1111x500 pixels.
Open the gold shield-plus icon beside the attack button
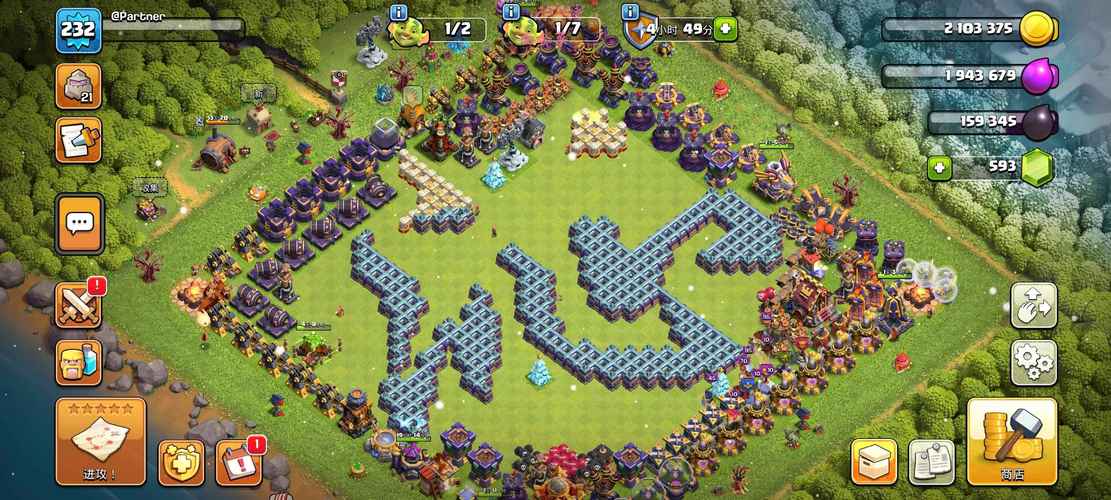181,462
